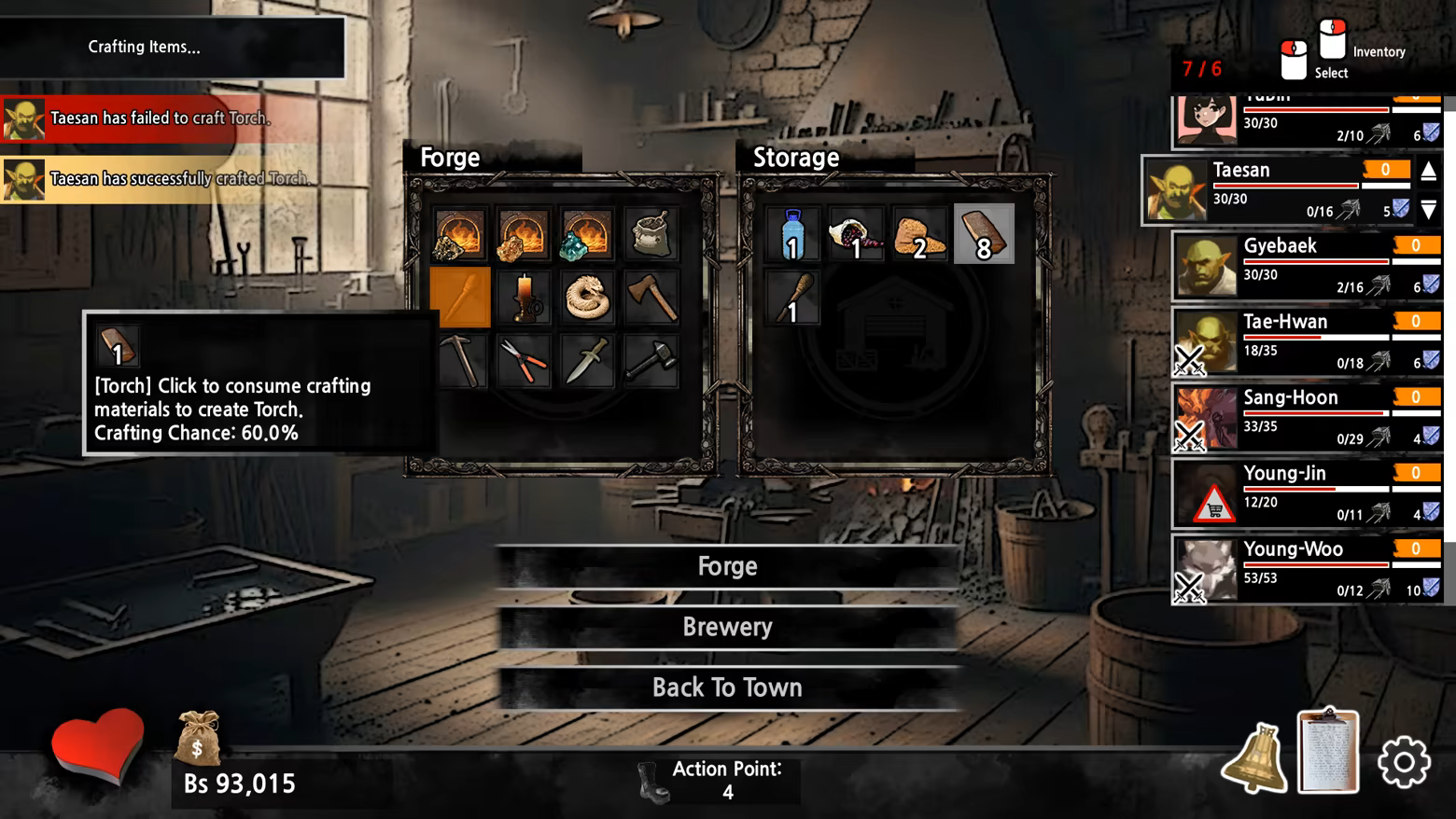Select the torch item in Storage

[x=792, y=297]
